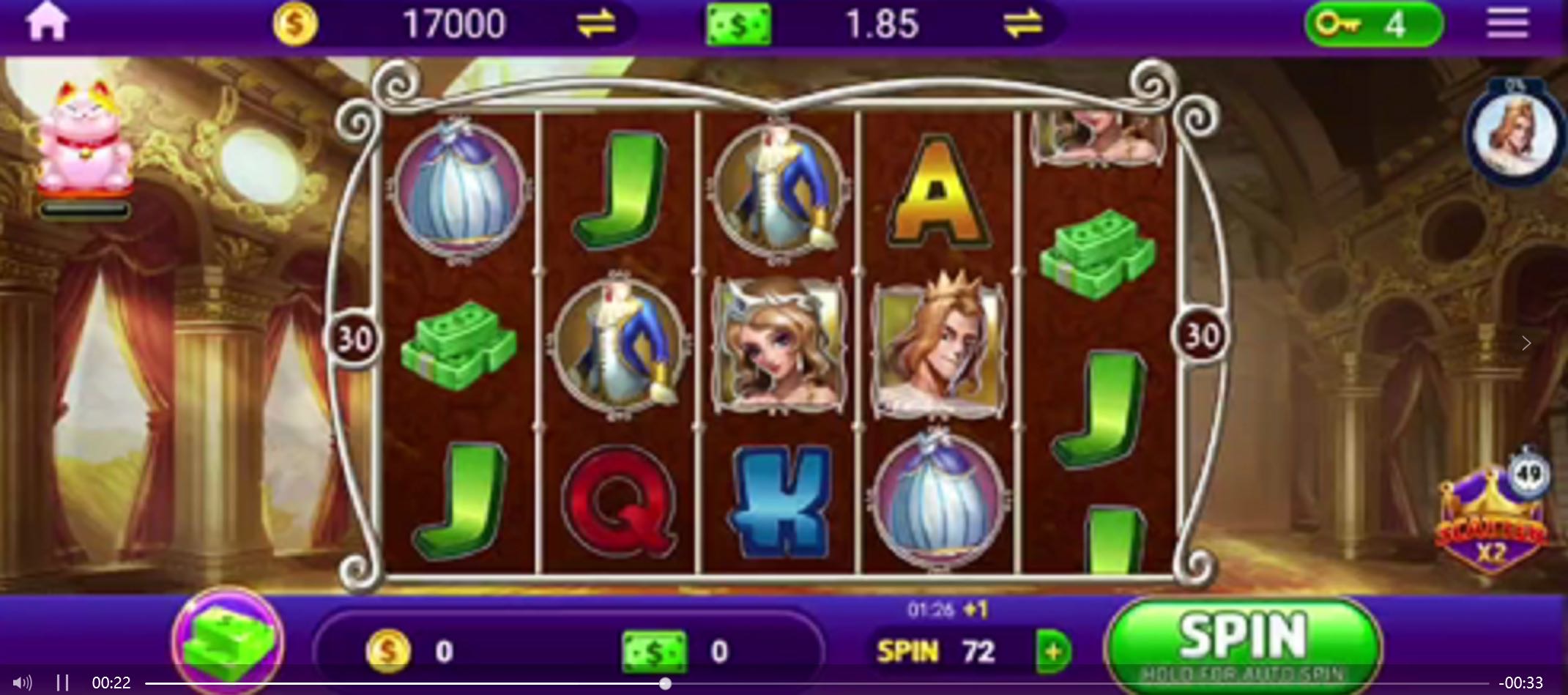Pause the video playback
The image size is (1568, 695).
coord(63,683)
